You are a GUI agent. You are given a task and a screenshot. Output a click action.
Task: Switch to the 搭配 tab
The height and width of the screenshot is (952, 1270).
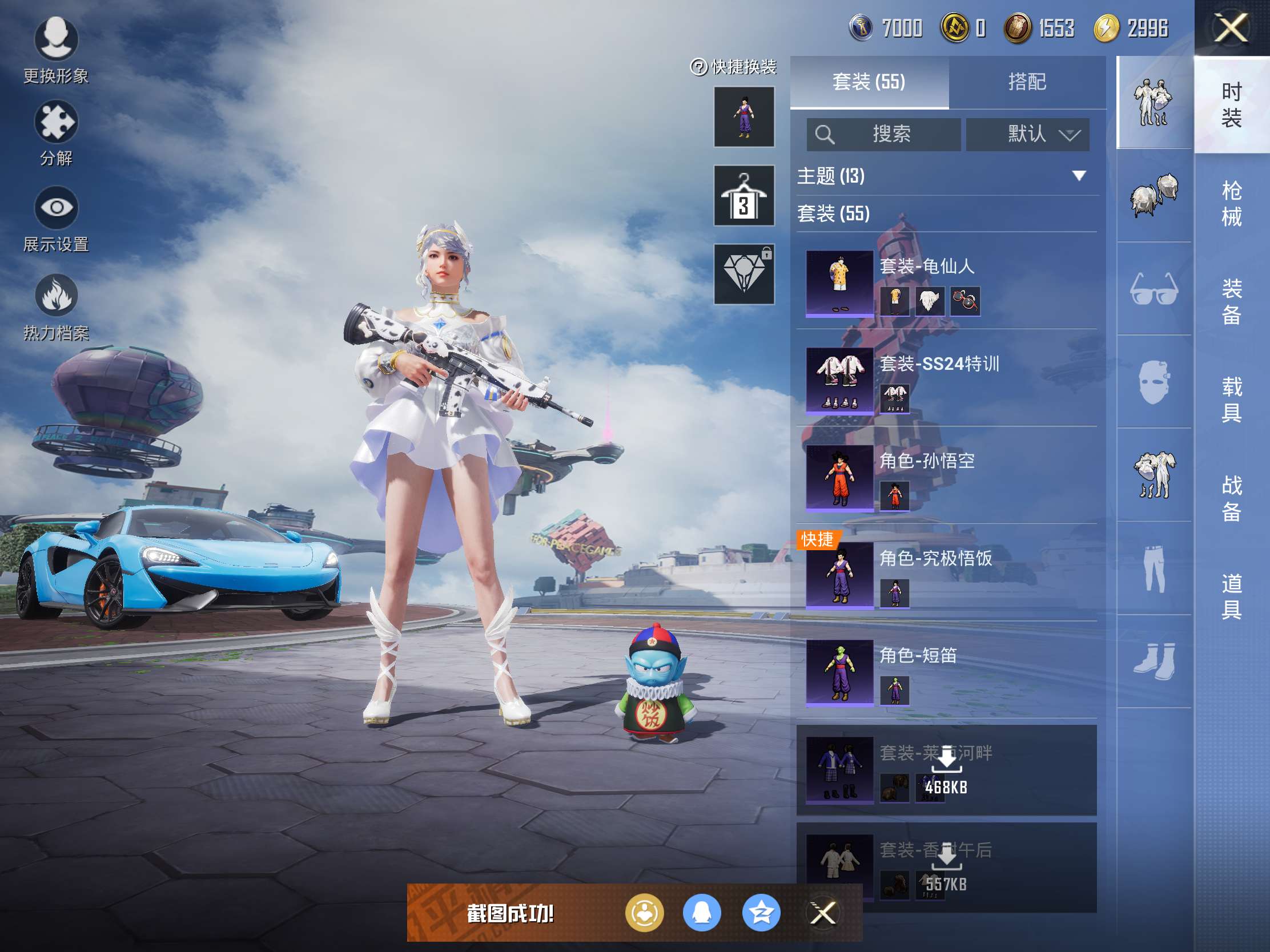(x=1027, y=82)
